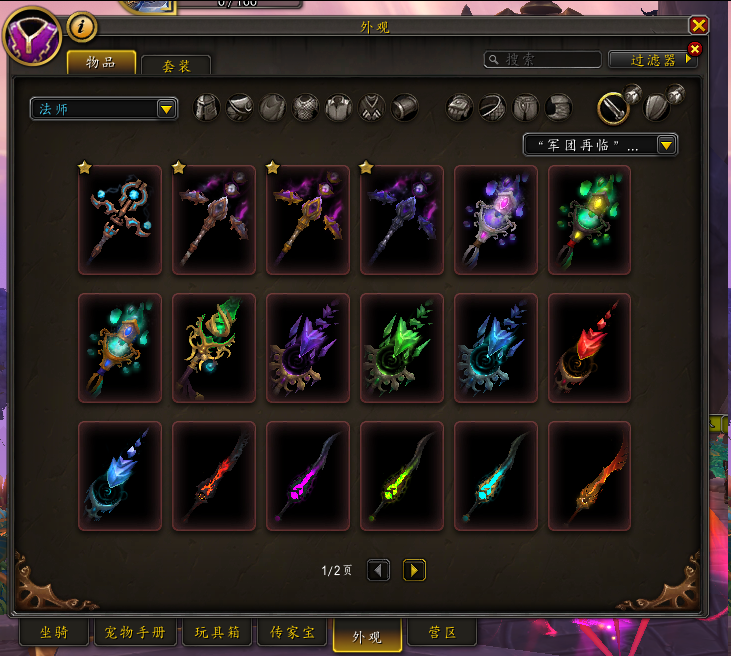The image size is (731, 656).
Task: Switch to the 套装 sets tab
Action: click(176, 66)
